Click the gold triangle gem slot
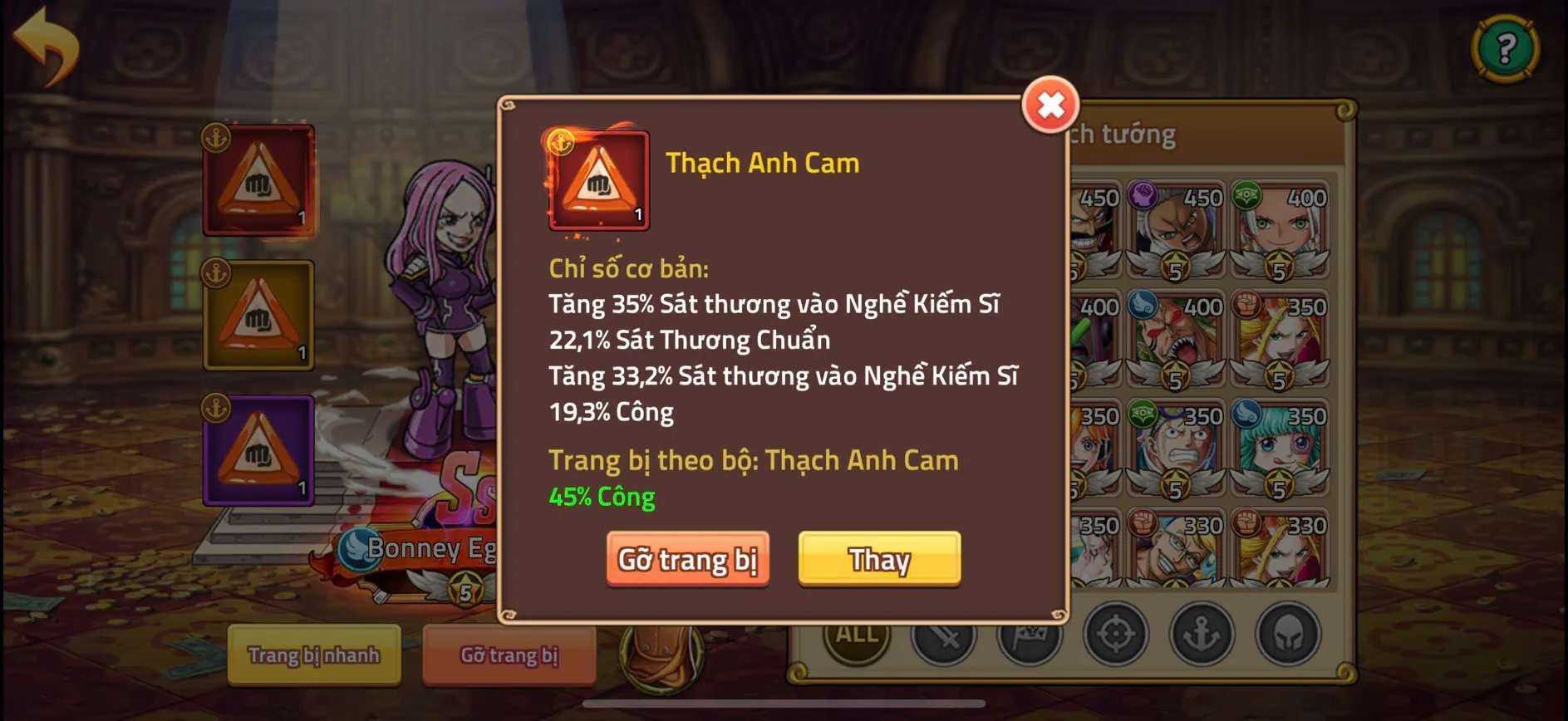 click(258, 316)
